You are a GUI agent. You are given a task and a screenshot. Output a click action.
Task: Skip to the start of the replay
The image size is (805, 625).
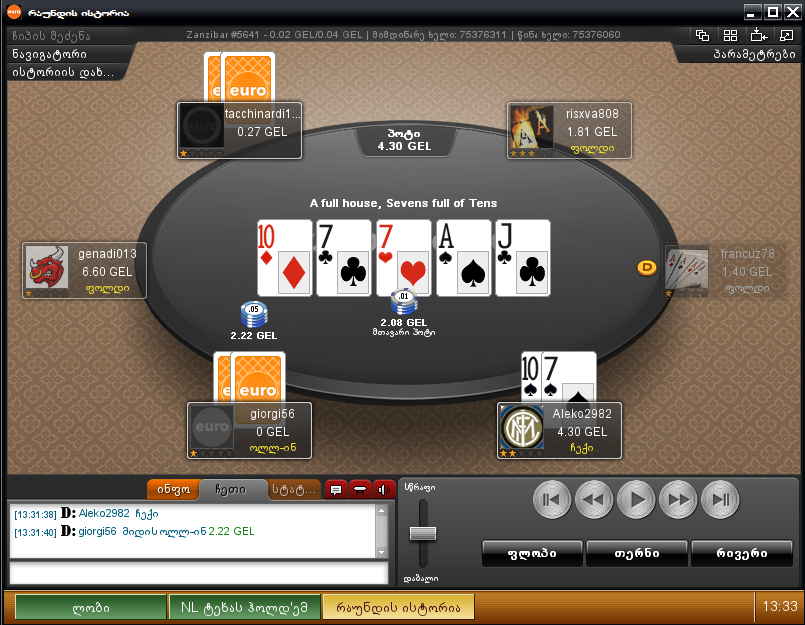click(x=552, y=498)
